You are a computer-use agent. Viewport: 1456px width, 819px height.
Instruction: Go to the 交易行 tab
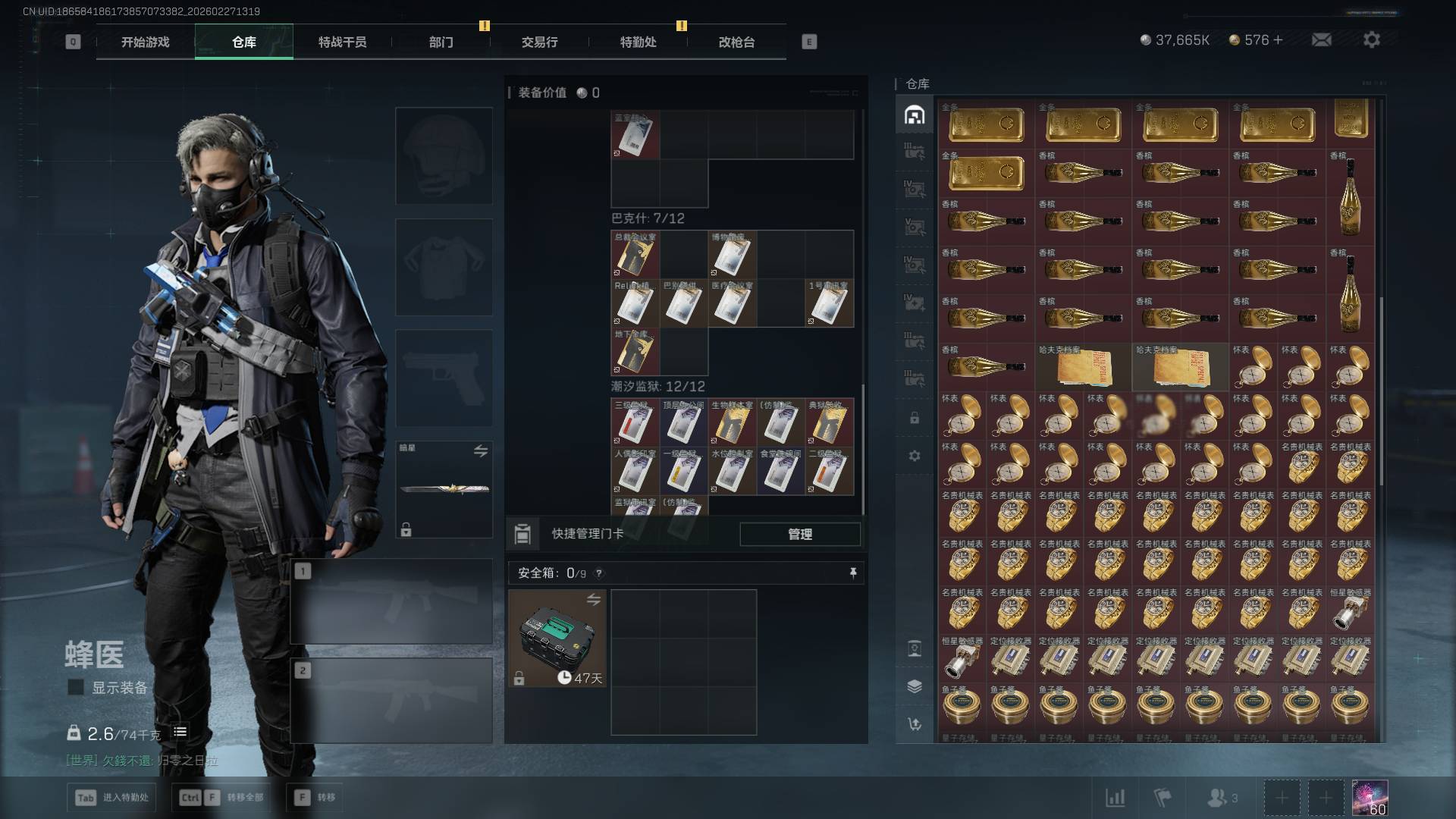pyautogui.click(x=539, y=42)
